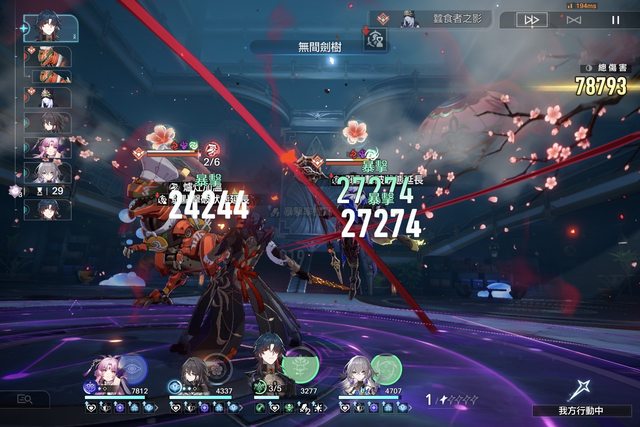Pause the battle
Screen dimensions: 640x427
click(x=614, y=19)
